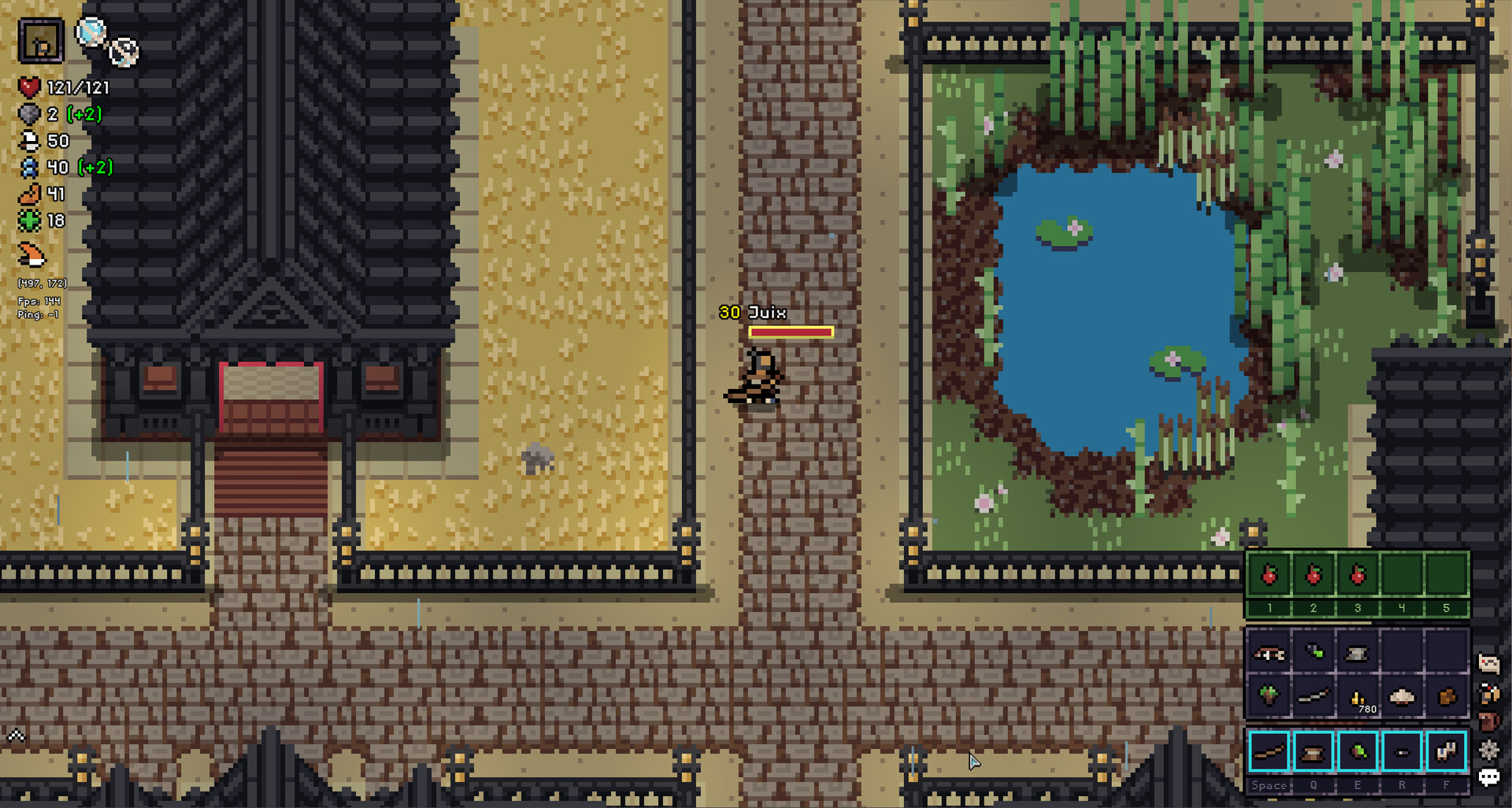This screenshot has width=1512, height=808.
Task: Open the quest scroll icon on the right sidebar
Action: (x=1488, y=663)
